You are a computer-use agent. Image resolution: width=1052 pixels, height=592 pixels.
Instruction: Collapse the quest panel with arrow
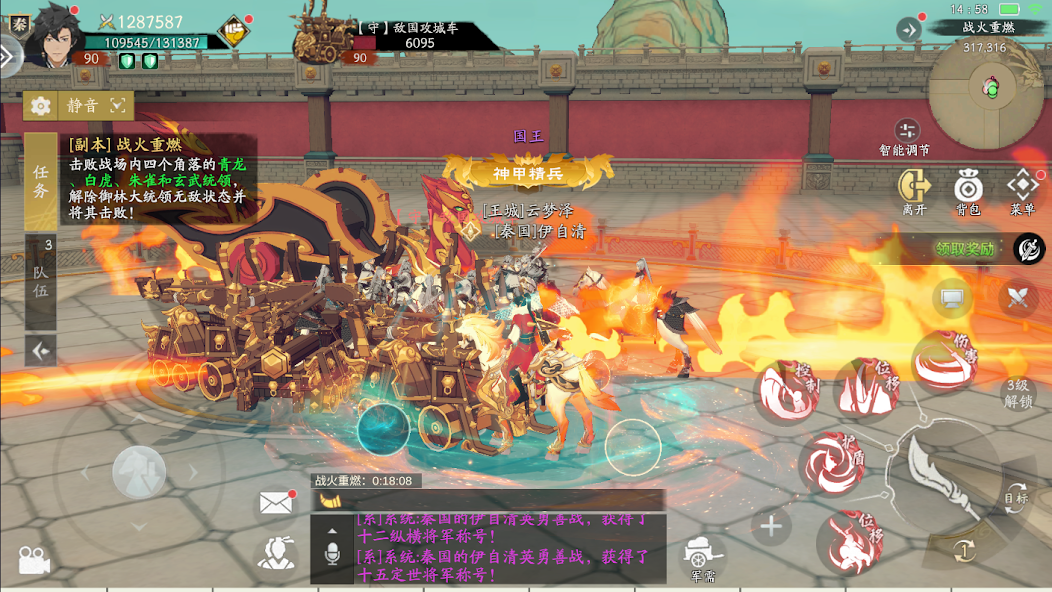click(x=41, y=350)
